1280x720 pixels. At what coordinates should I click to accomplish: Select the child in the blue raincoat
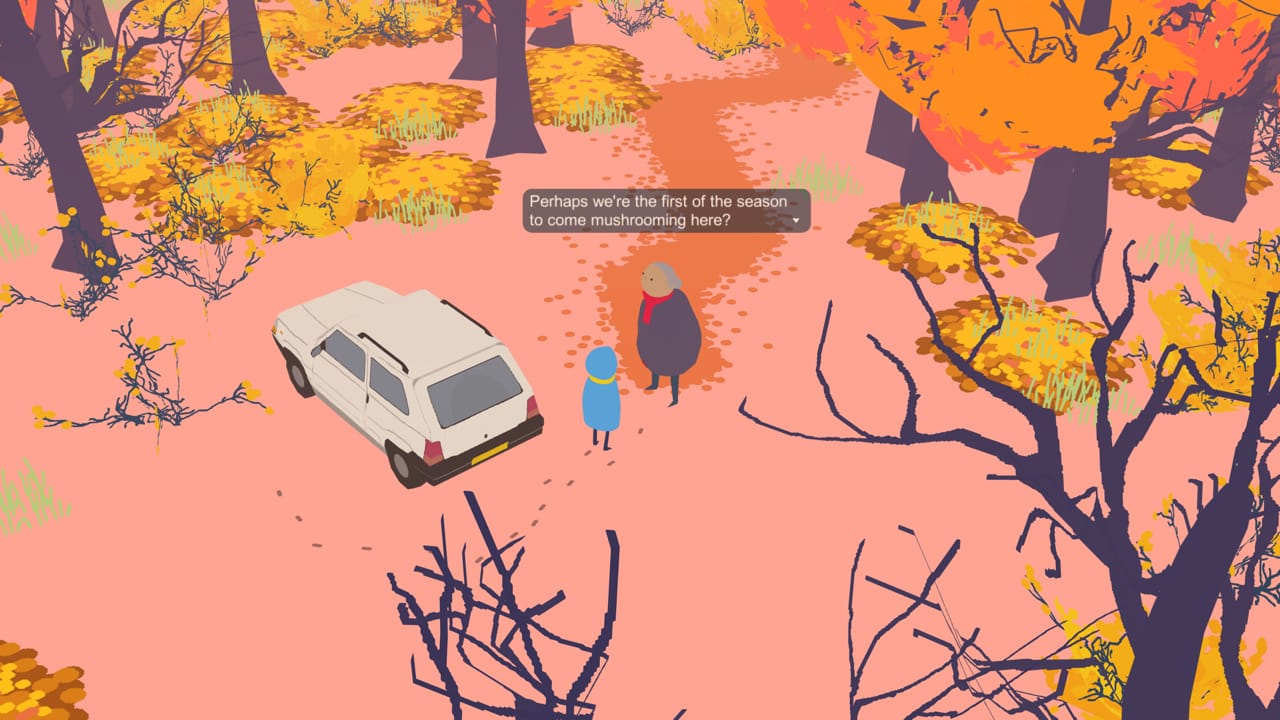600,400
